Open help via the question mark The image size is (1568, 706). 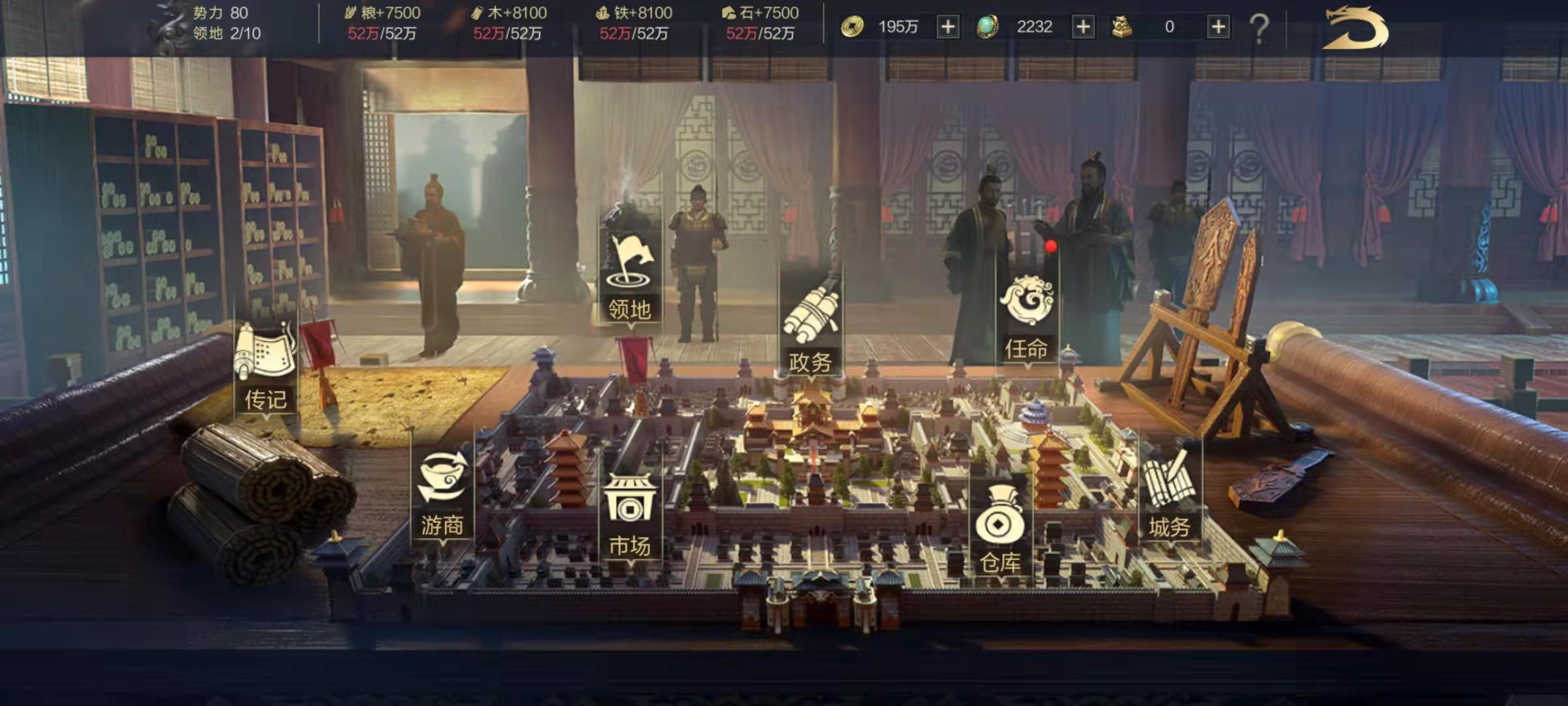pos(1259,28)
